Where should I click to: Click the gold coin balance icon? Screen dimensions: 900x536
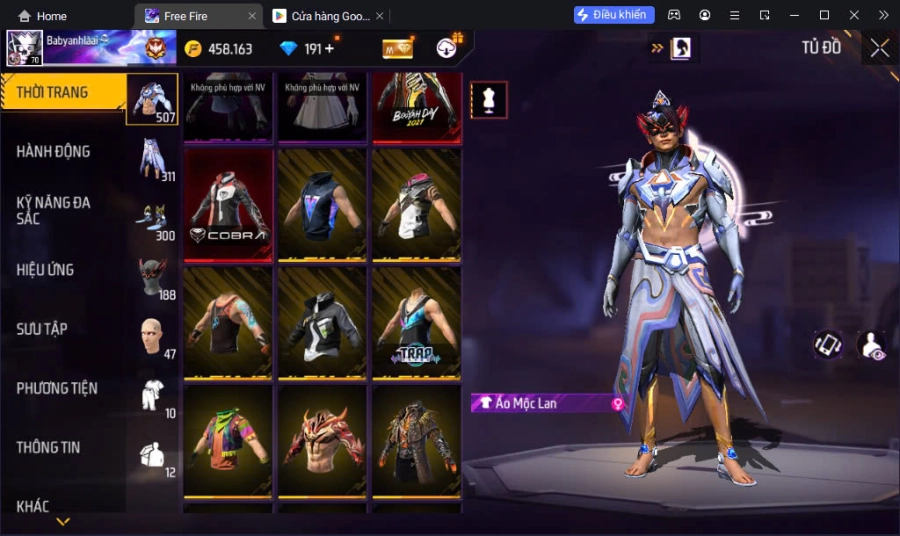pyautogui.click(x=193, y=49)
